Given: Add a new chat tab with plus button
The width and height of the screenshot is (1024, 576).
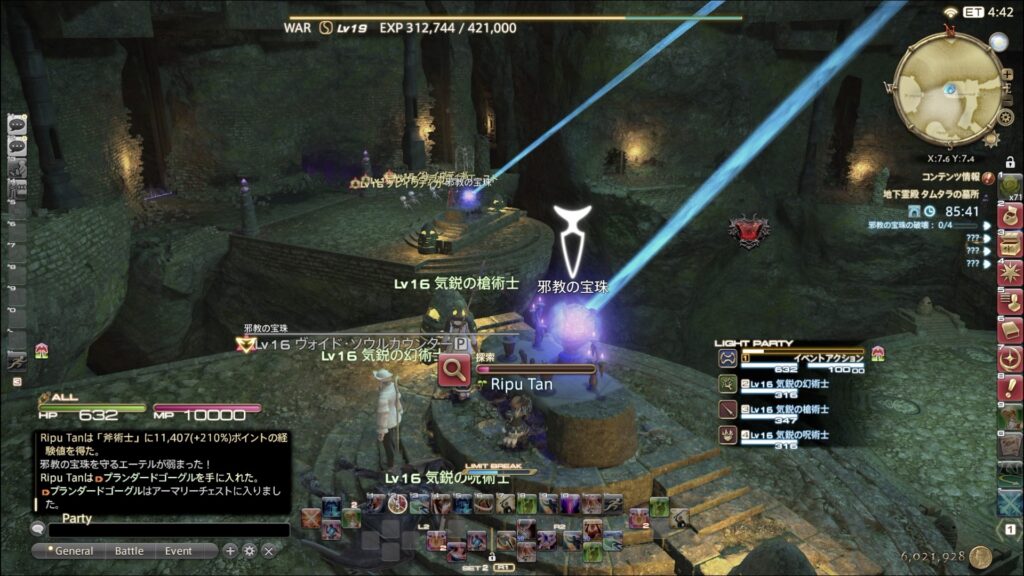Looking at the screenshot, I should [x=230, y=551].
